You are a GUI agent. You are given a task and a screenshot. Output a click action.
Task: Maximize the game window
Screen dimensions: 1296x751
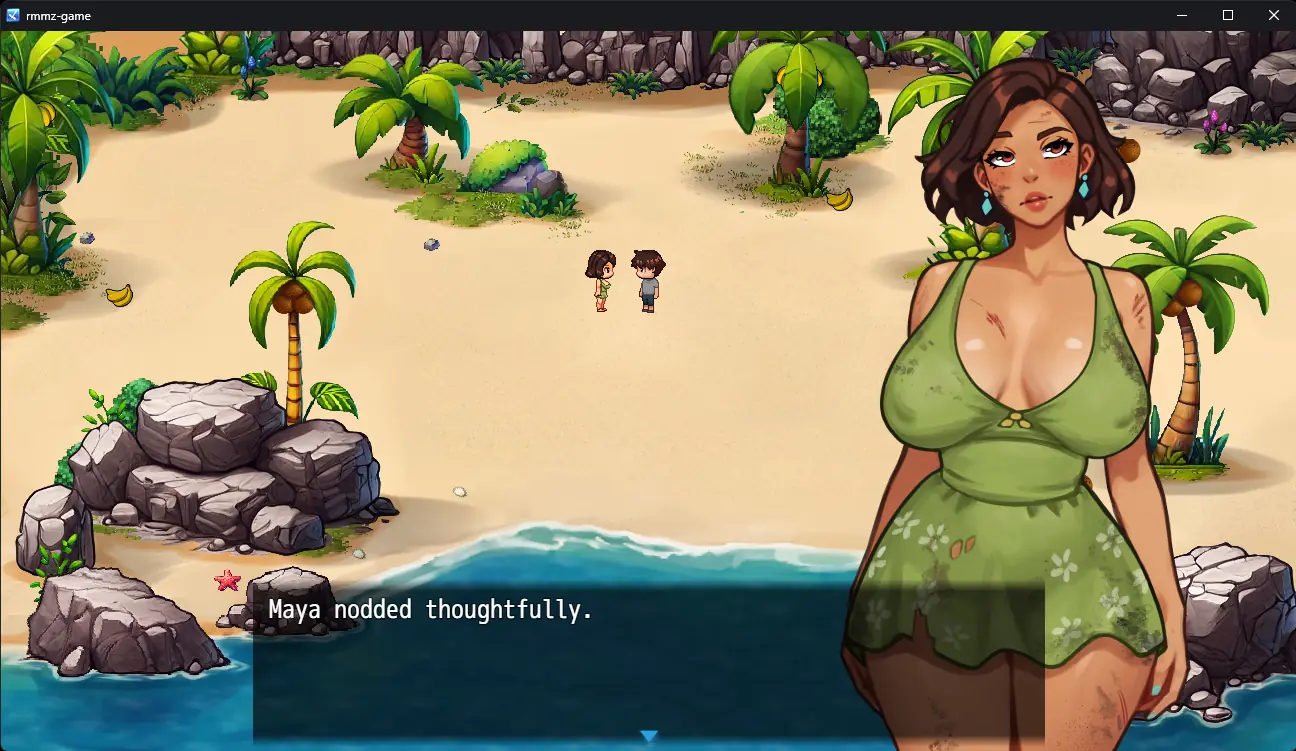coord(1228,15)
